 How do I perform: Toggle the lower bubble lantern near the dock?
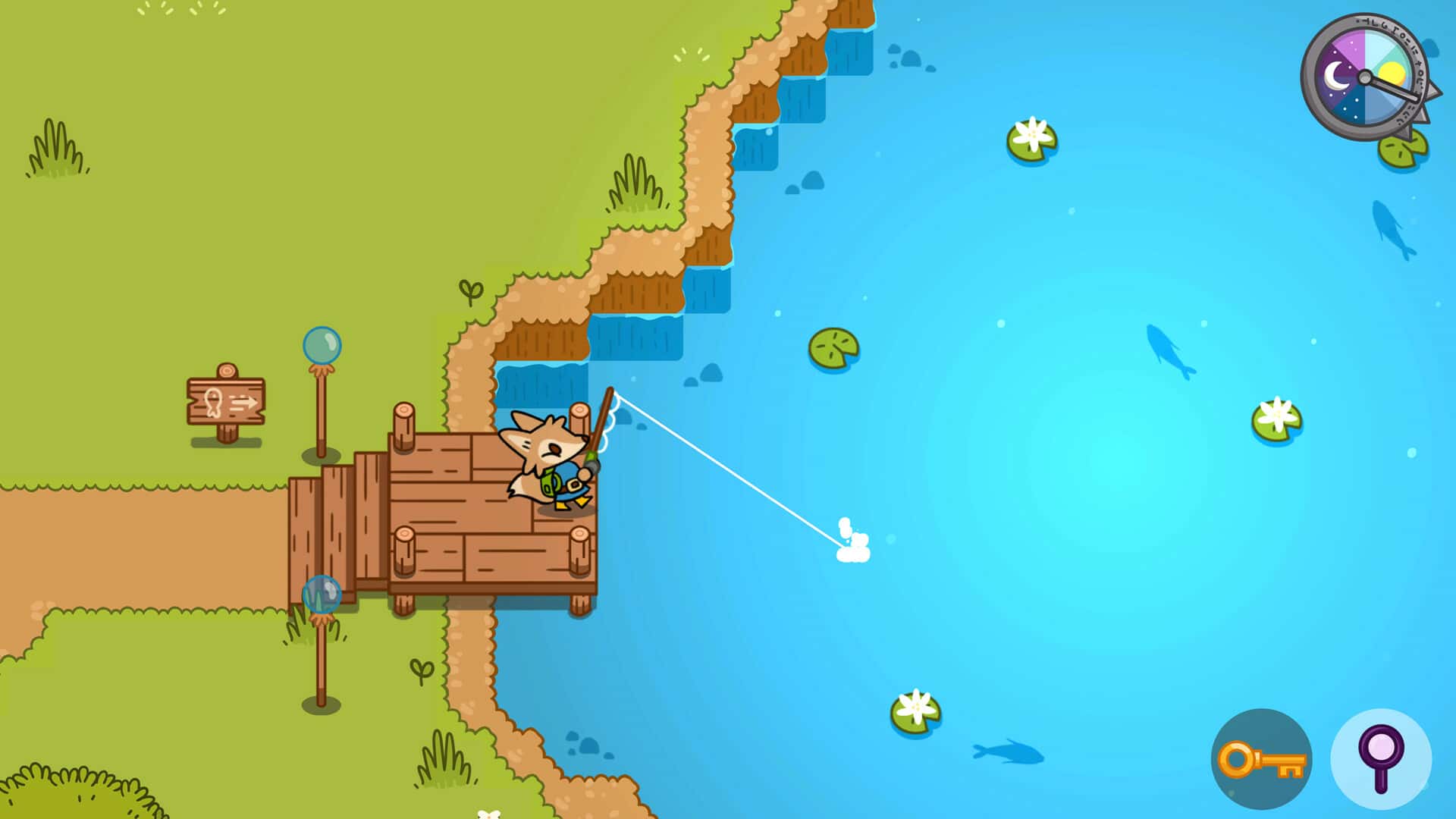coord(322,595)
